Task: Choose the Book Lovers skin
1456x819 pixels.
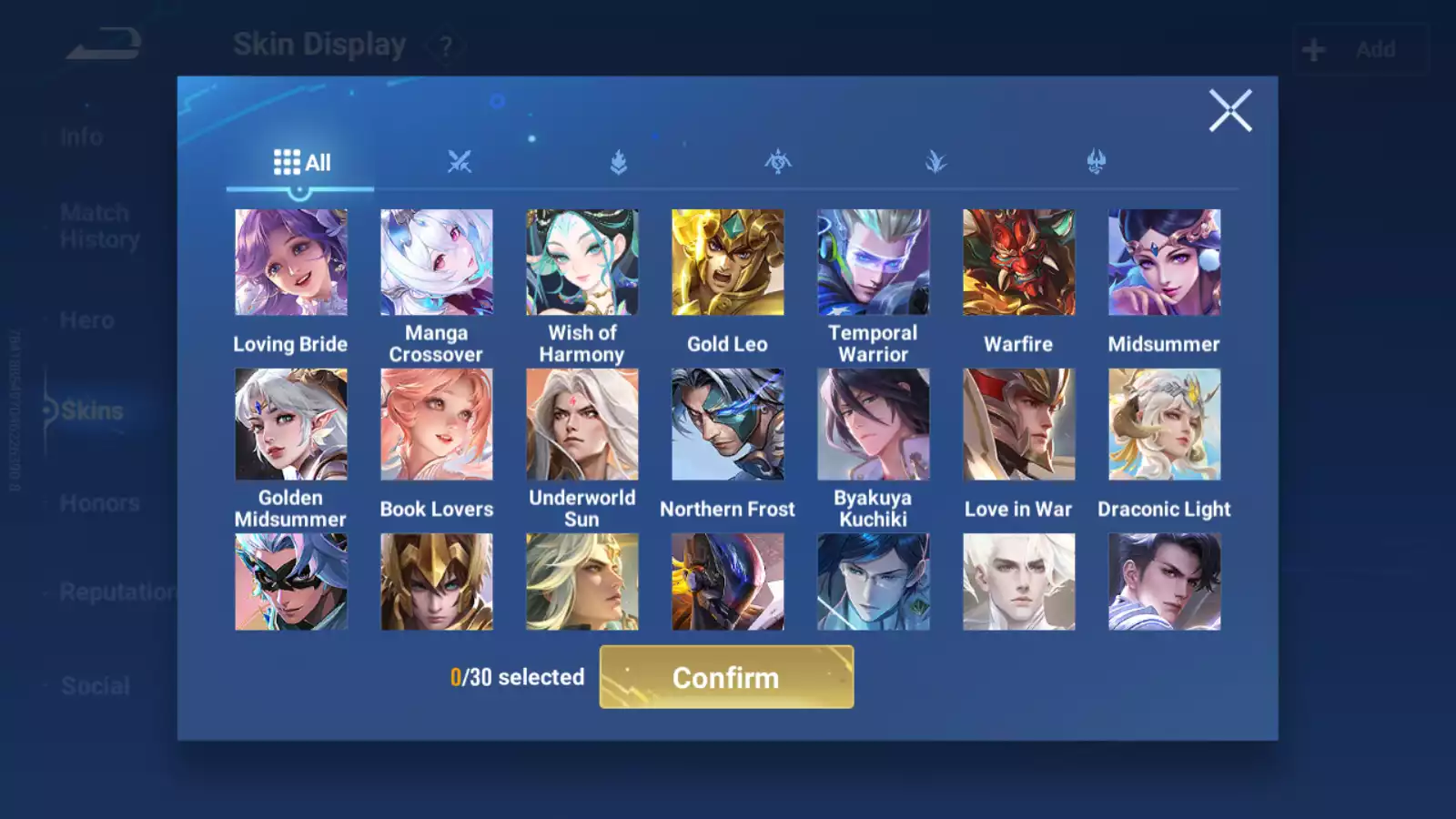Action: click(437, 424)
